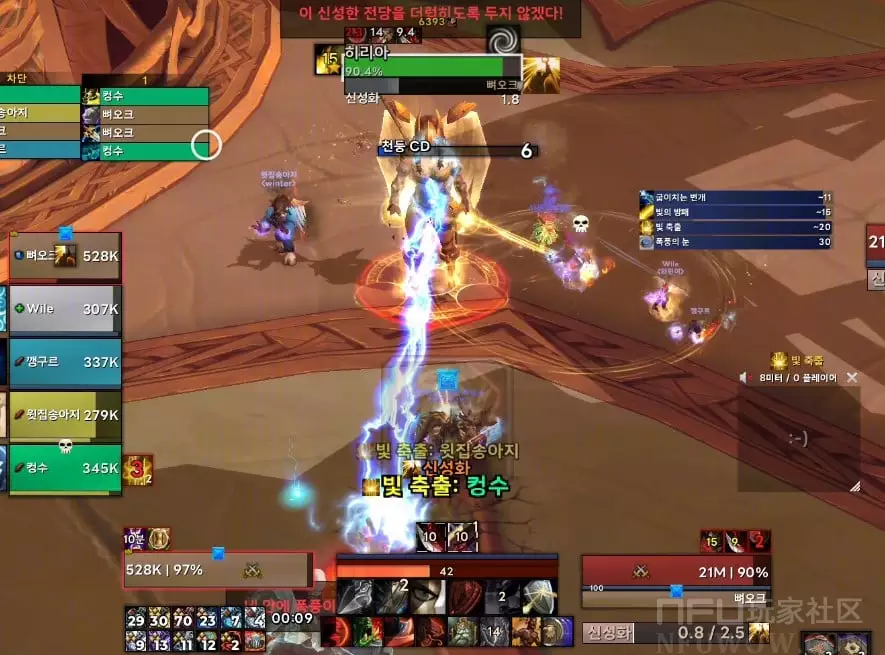This screenshot has width=885, height=655.
Task: Close the 8미터 range check window
Action: [x=852, y=378]
